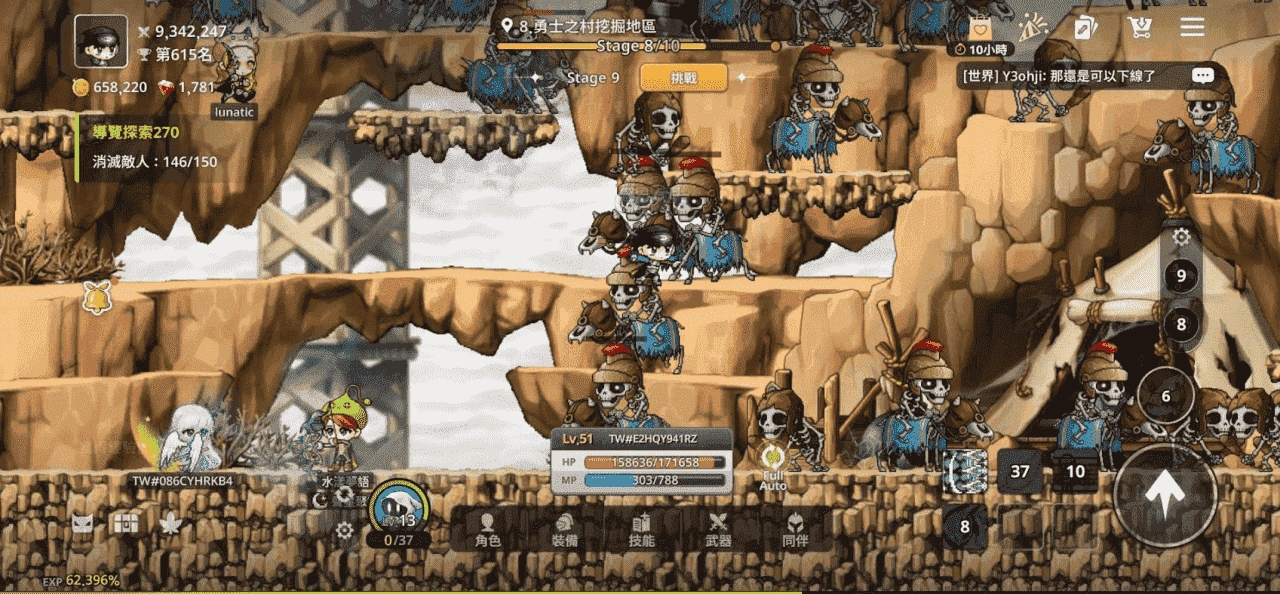
Task: Open the card draw icon
Action: click(1085, 28)
